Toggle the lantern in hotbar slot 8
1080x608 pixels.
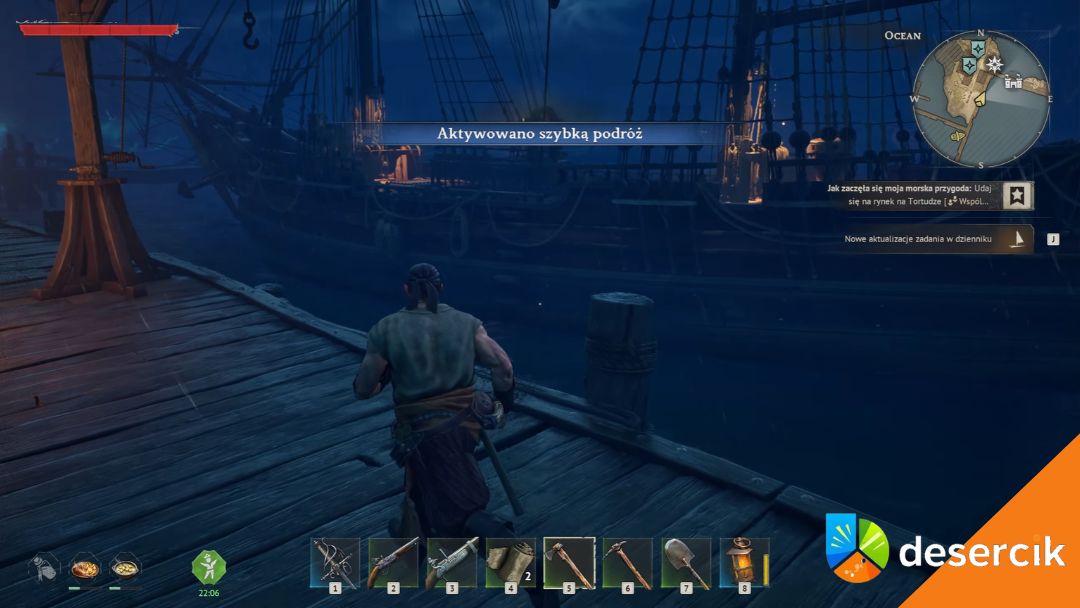point(744,562)
